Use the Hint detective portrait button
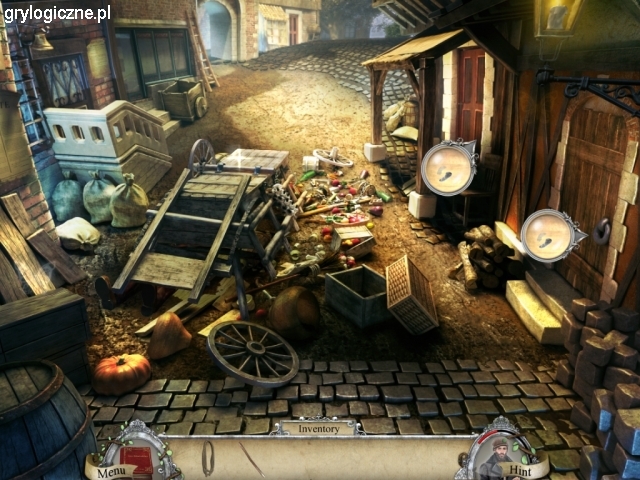Screen dimensions: 640x480 pyautogui.click(x=496, y=455)
